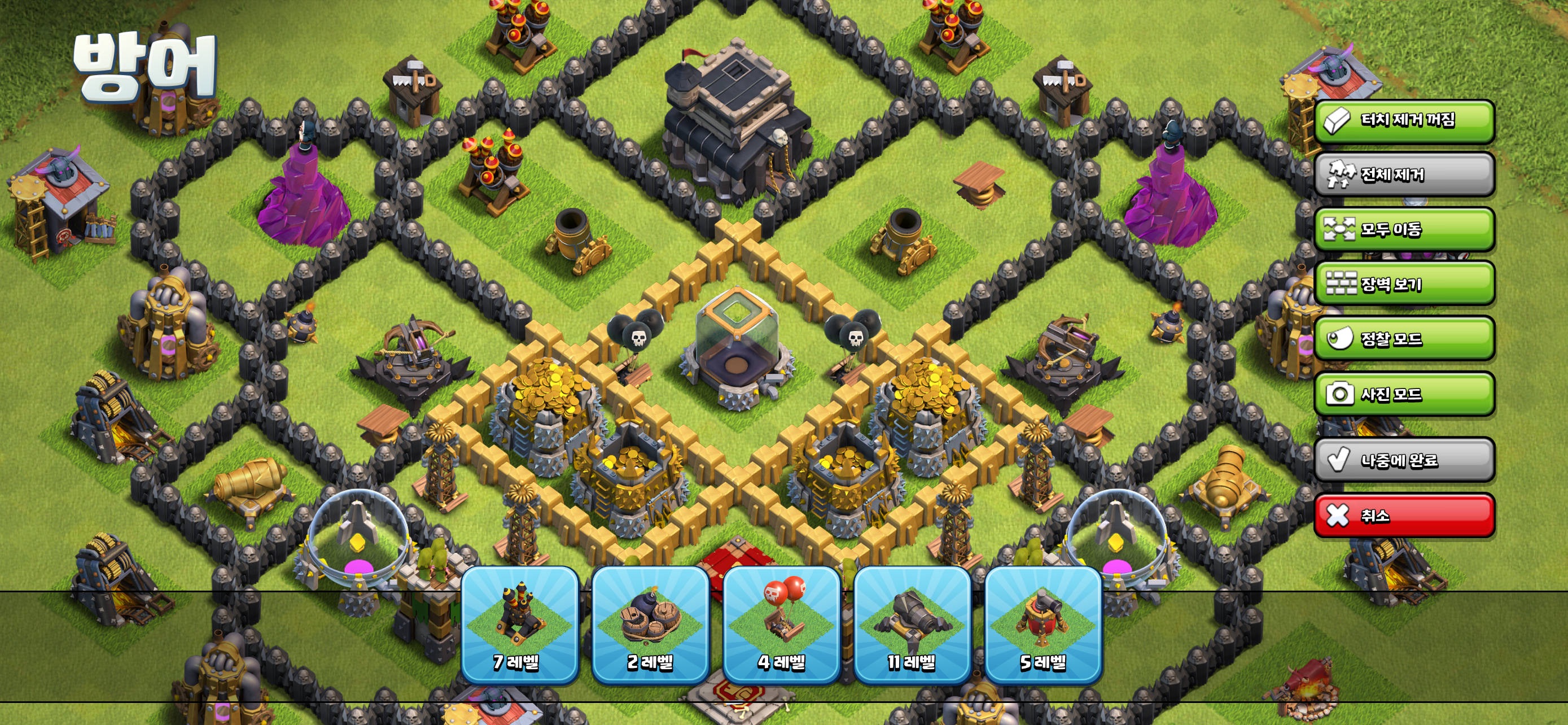Cancel layout editing with the red 취소 button

coord(1403,513)
